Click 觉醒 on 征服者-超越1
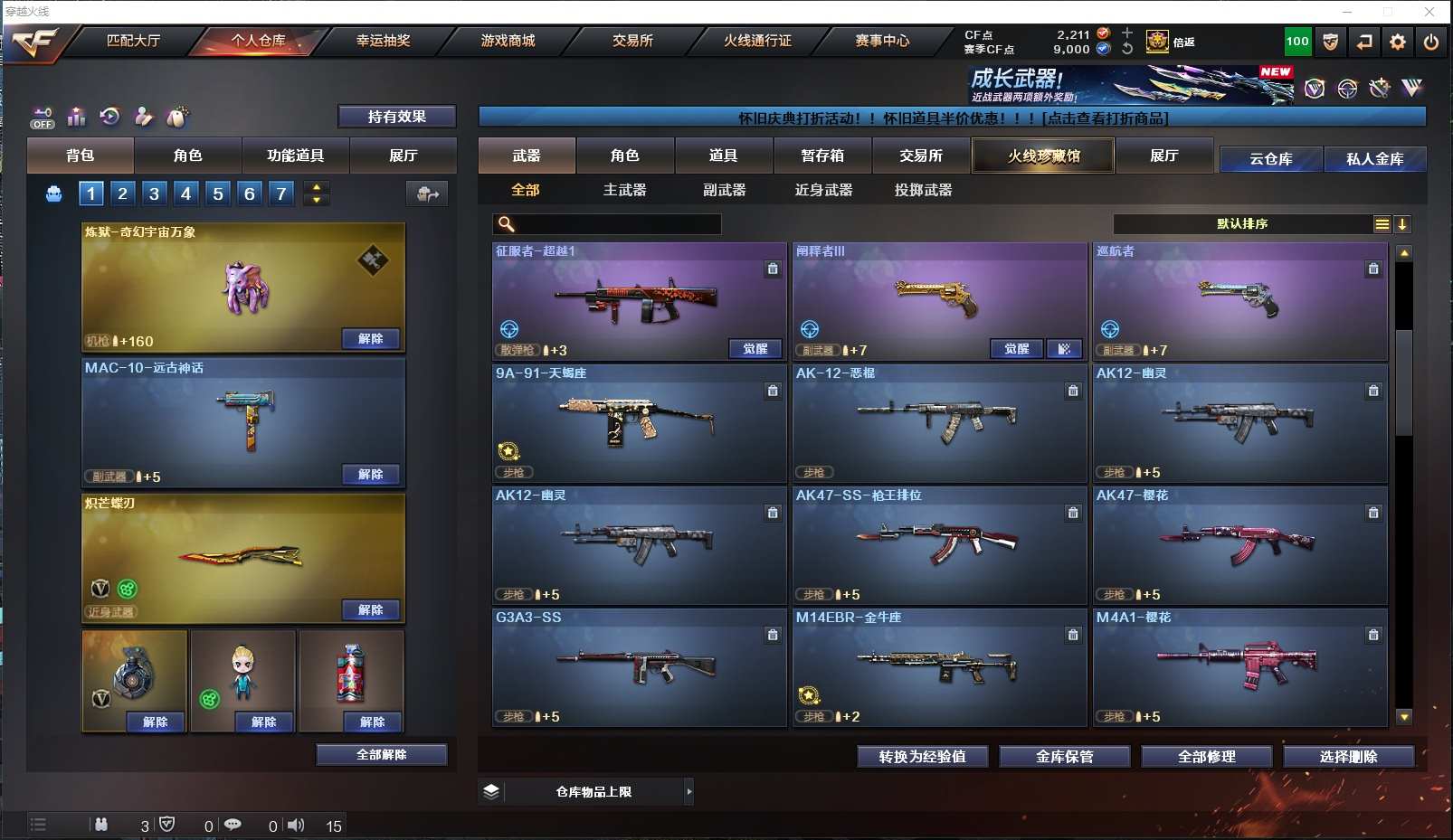The image size is (1453, 840). 755,349
